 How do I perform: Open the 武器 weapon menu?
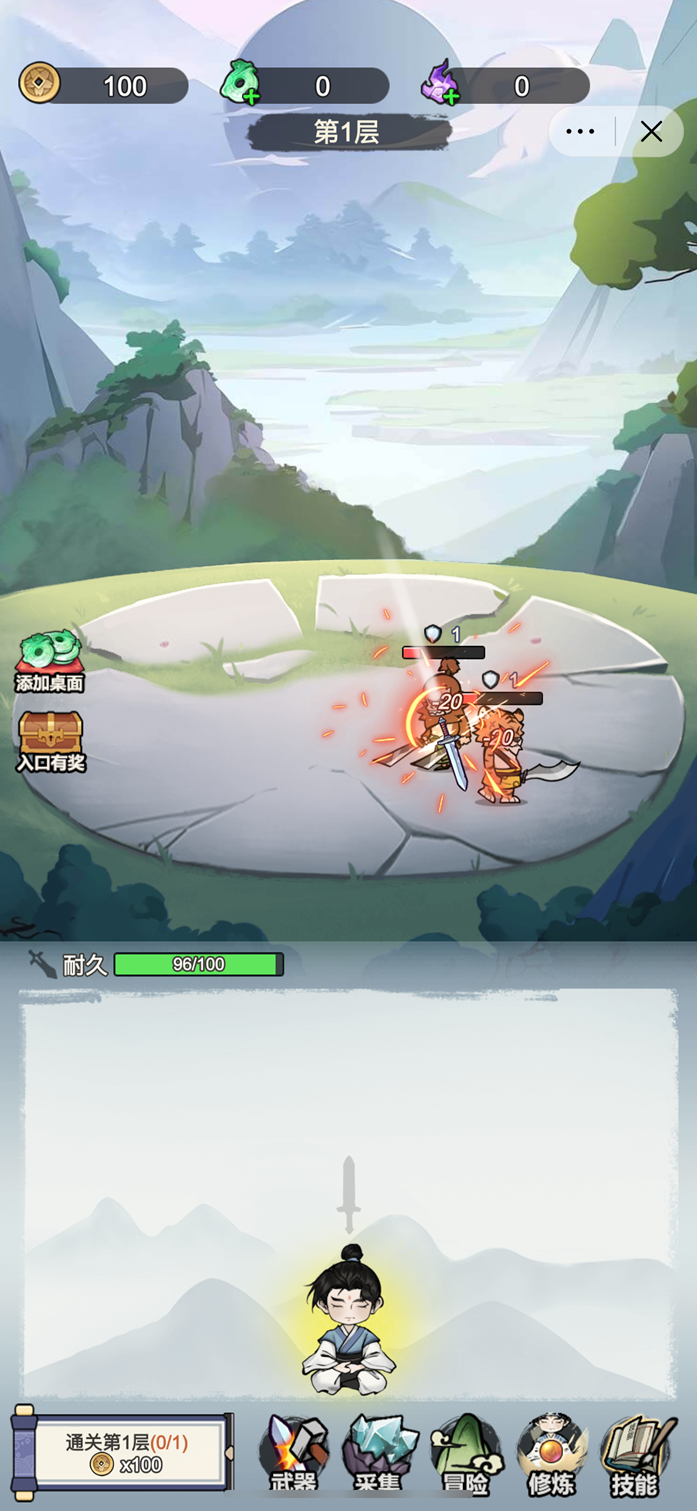pos(294,1455)
